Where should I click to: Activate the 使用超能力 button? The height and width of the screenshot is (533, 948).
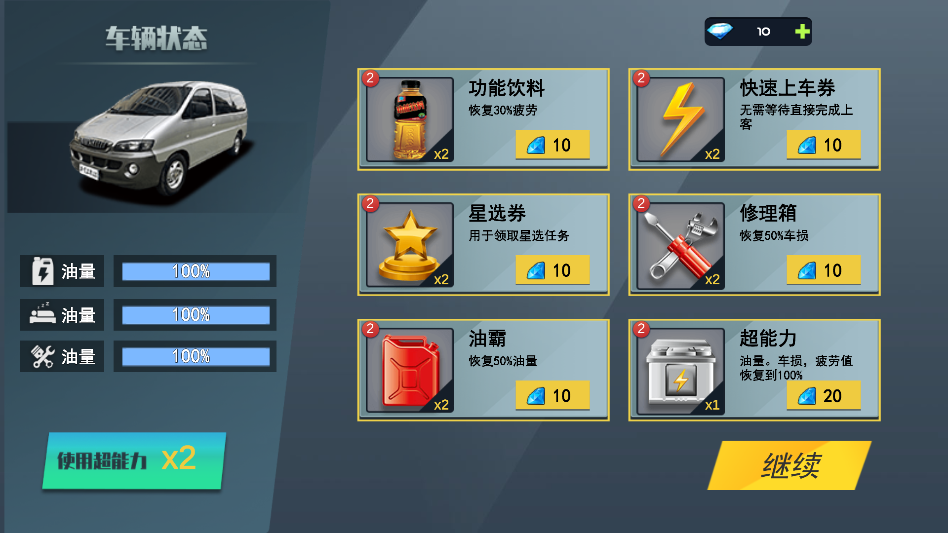click(x=133, y=460)
